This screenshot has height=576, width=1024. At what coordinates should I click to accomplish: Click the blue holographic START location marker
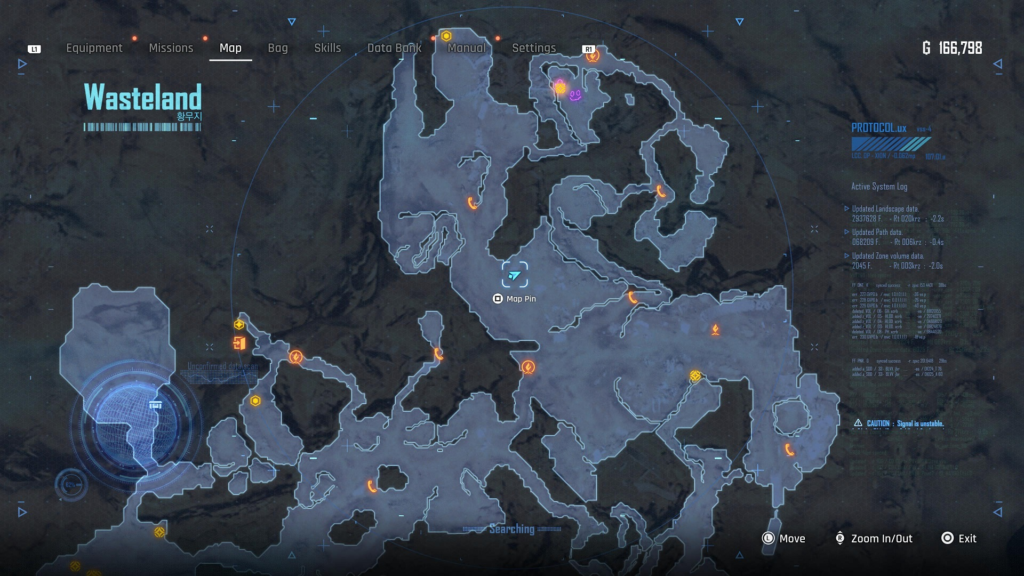[x=154, y=406]
